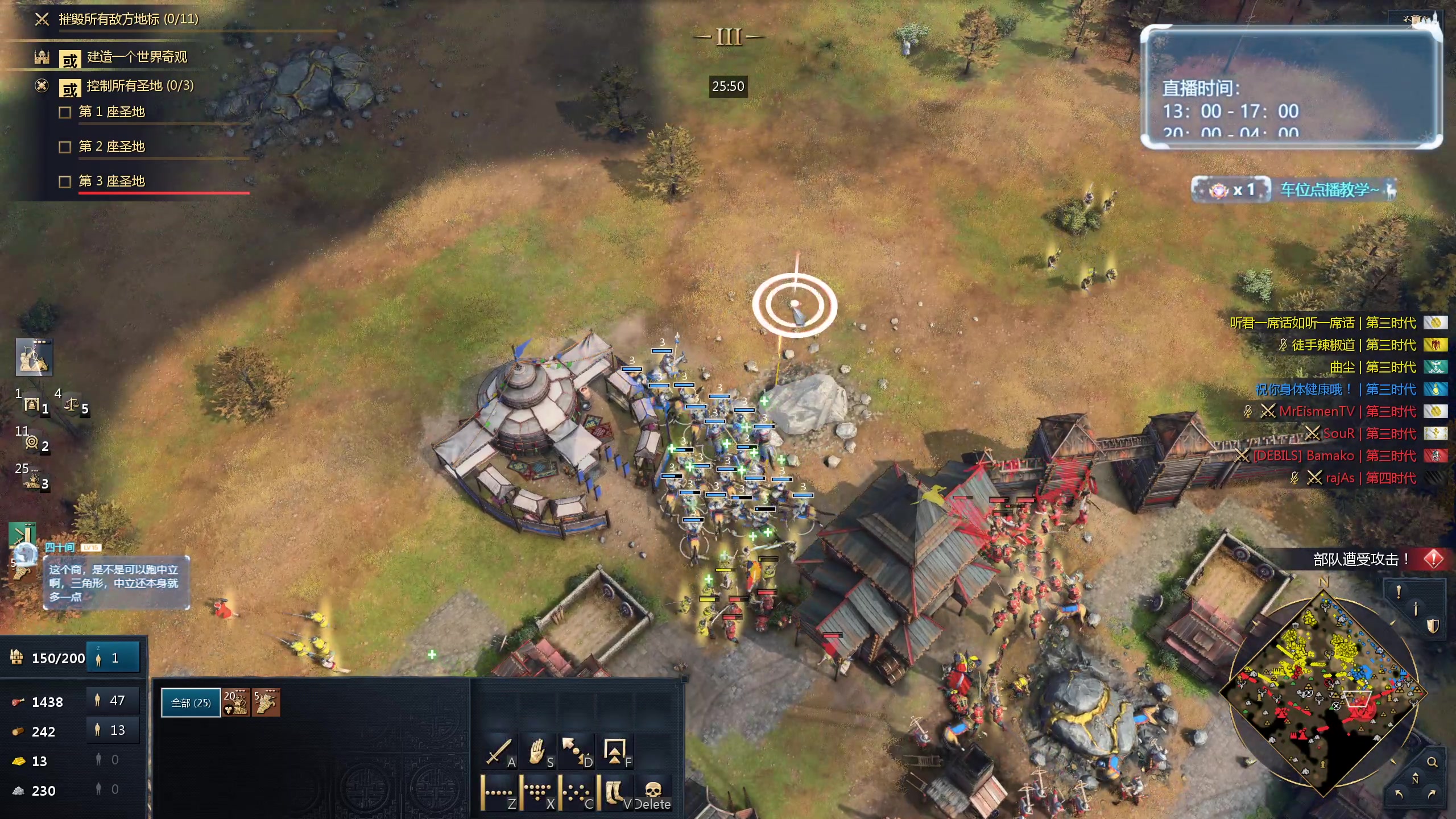Reset camera to north with N button

click(1415, 778)
